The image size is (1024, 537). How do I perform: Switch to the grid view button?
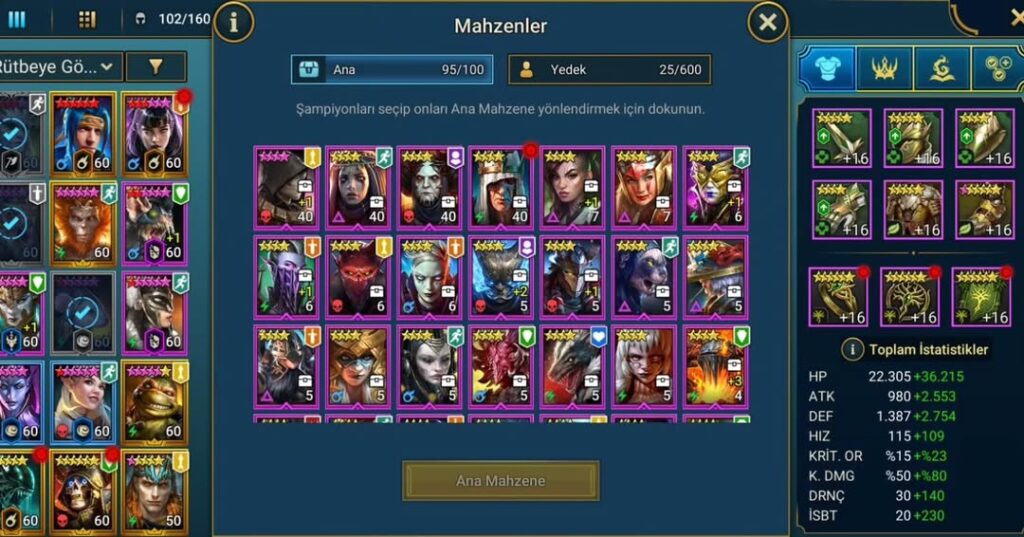[87, 19]
